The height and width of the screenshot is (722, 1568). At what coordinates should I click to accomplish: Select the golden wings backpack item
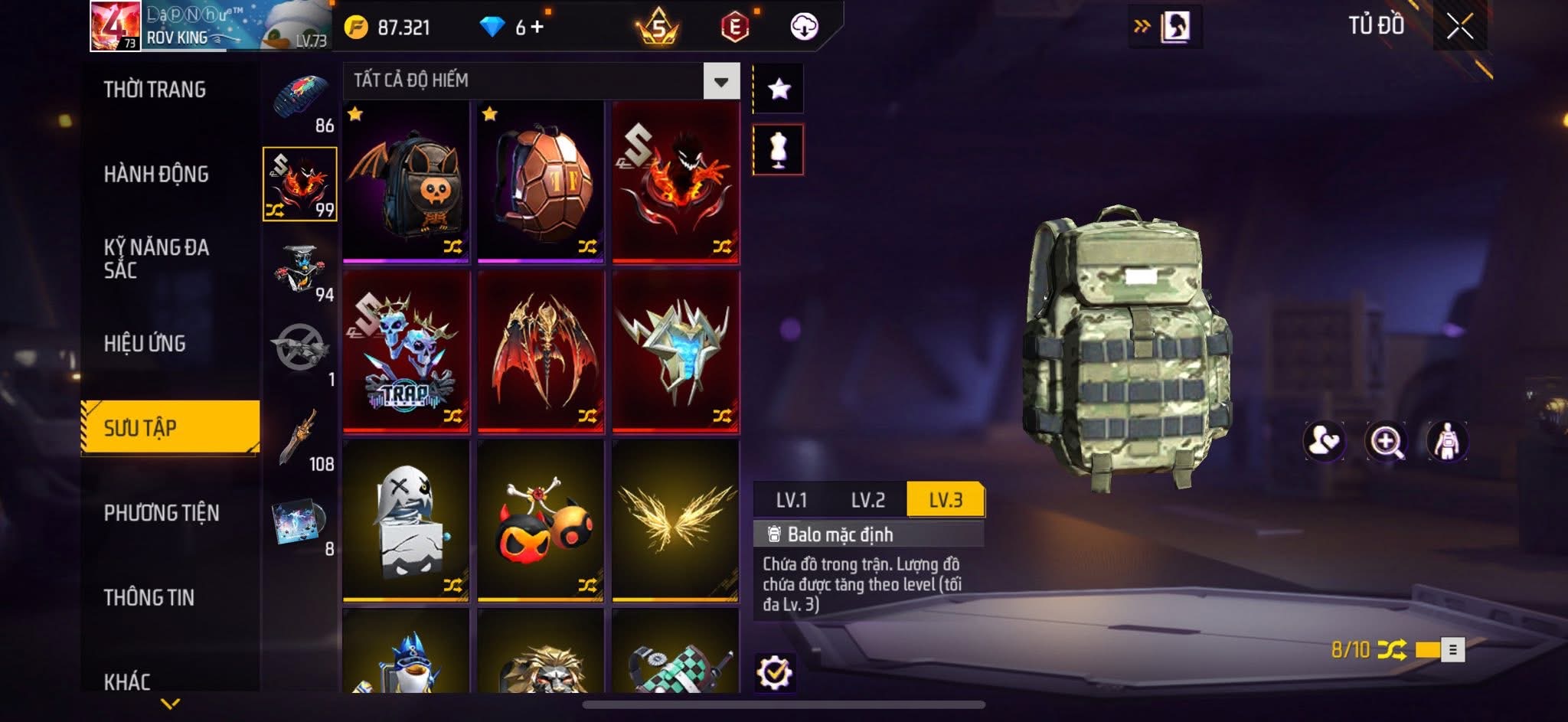coord(675,519)
